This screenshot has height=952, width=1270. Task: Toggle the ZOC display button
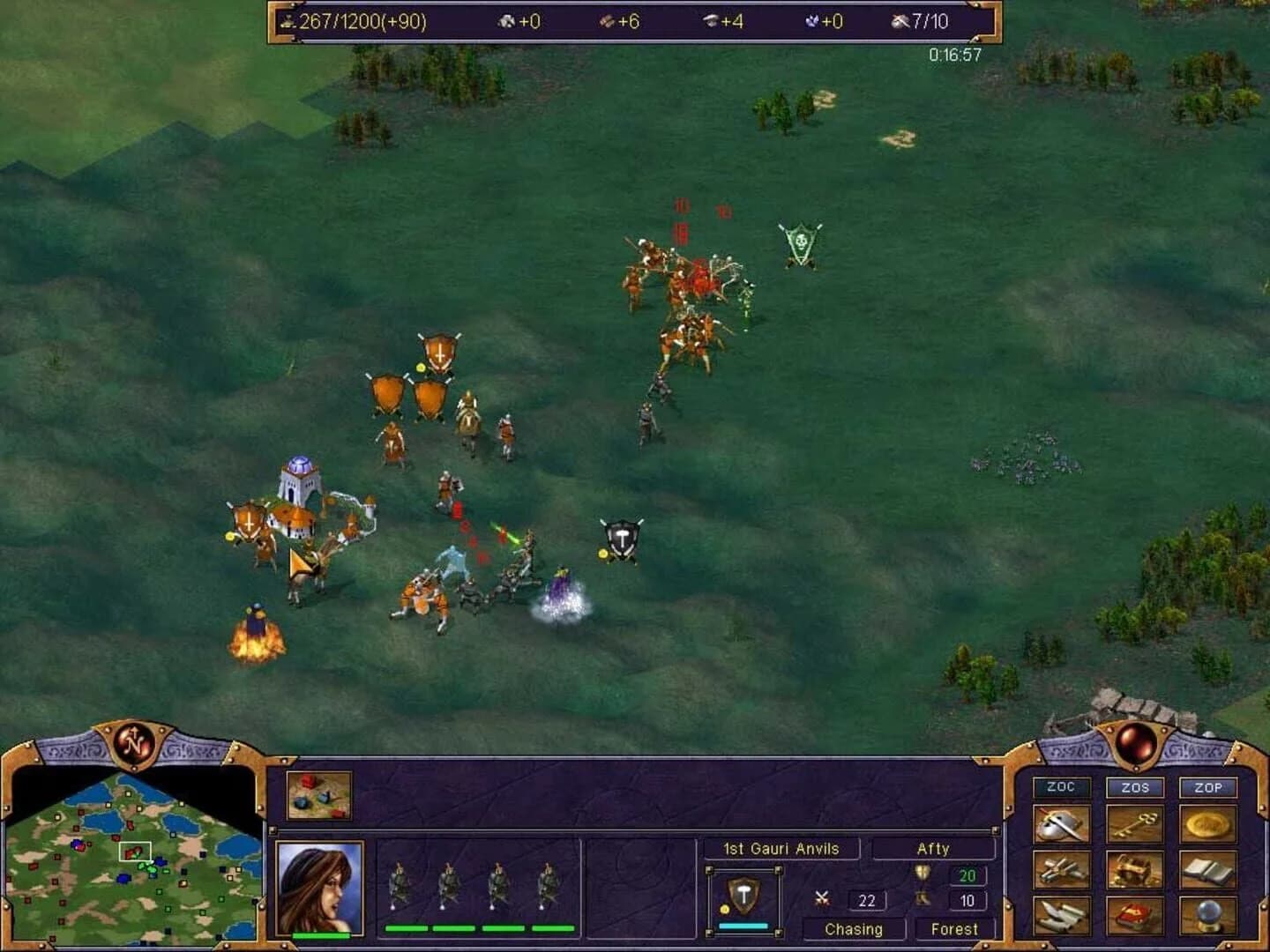(1060, 788)
